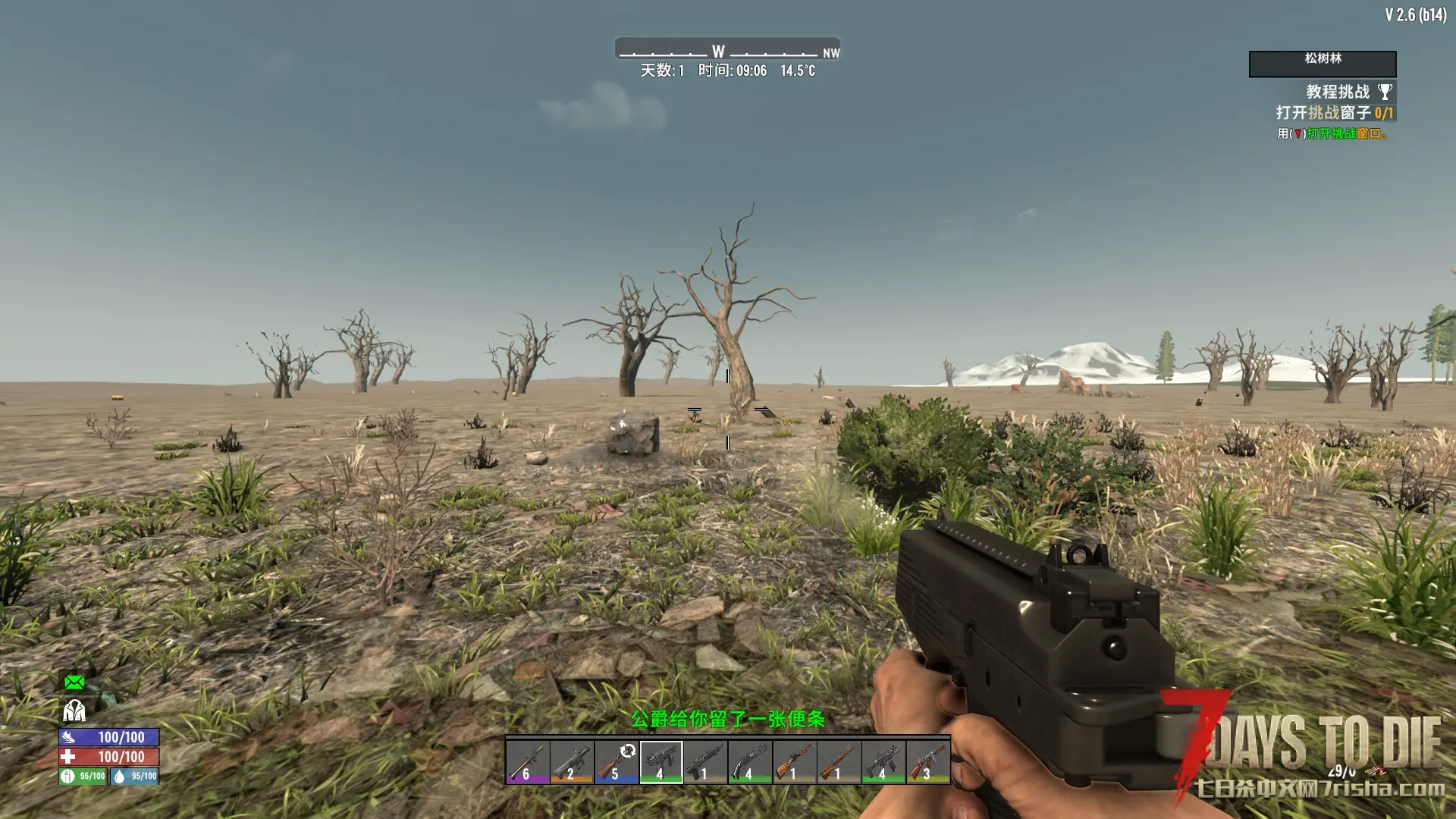Select the rocket launcher hotbar slot

click(x=528, y=761)
